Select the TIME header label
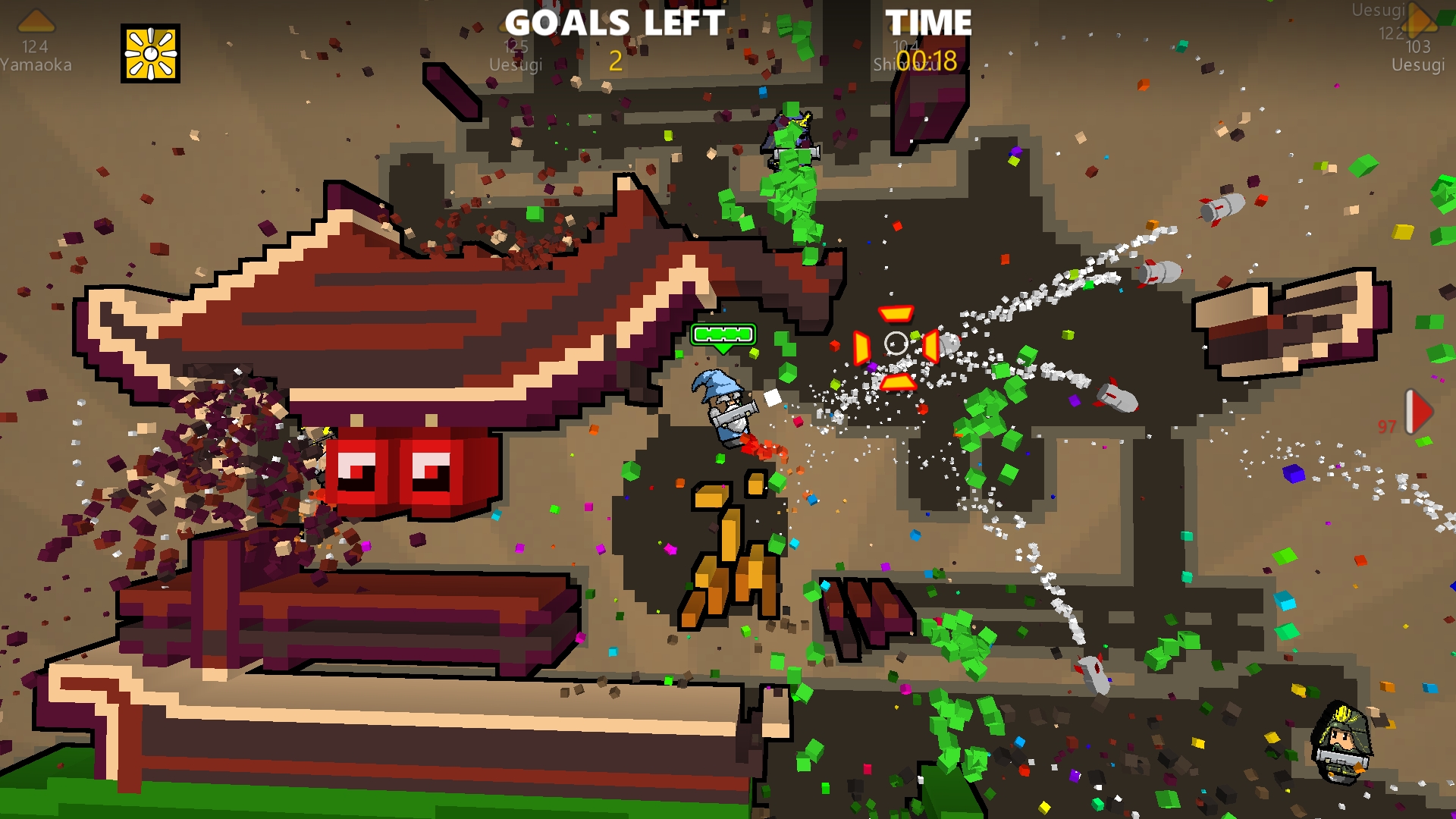This screenshot has width=1456, height=819. [929, 23]
